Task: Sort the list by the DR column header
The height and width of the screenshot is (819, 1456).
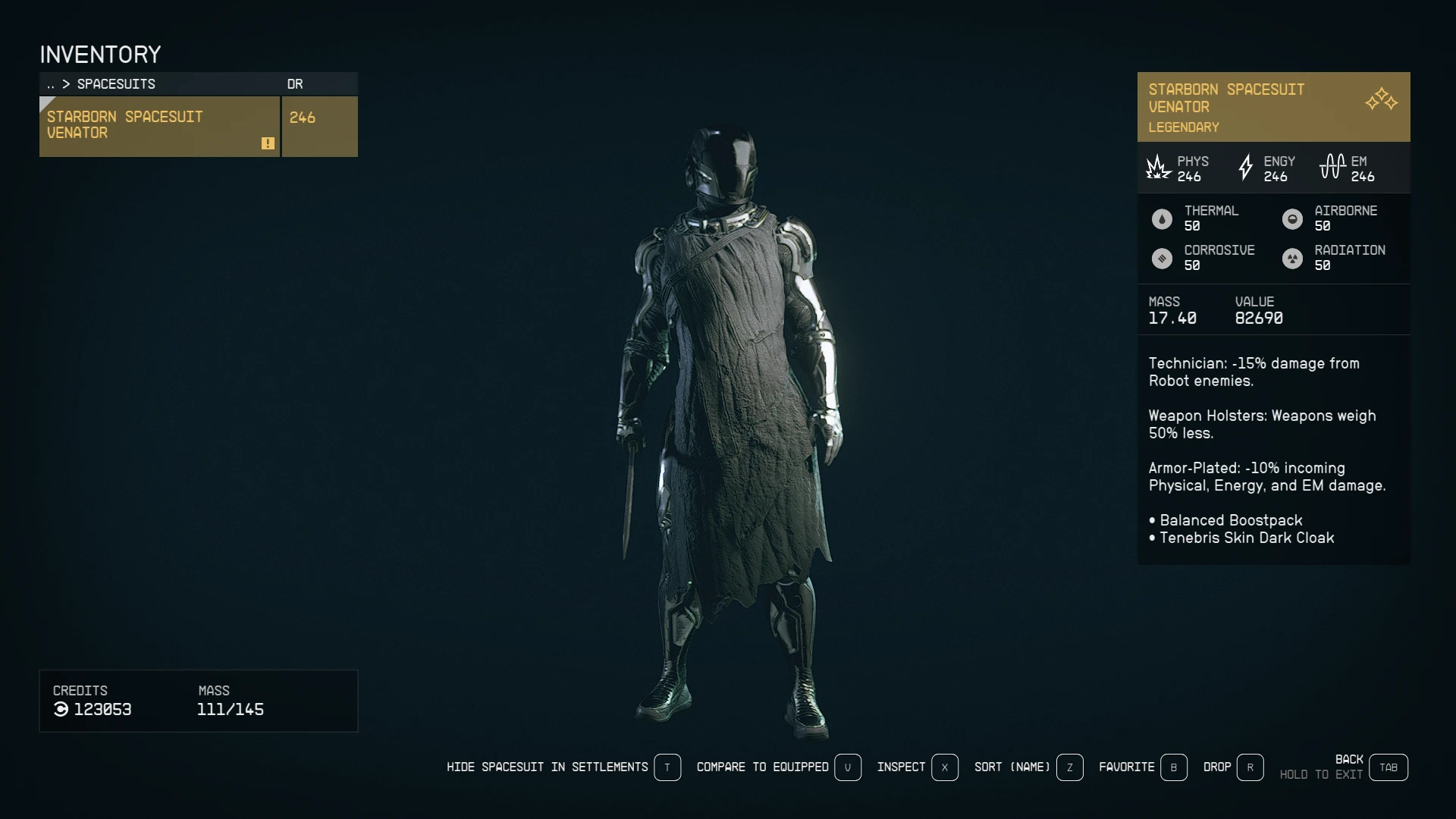Action: 295,84
